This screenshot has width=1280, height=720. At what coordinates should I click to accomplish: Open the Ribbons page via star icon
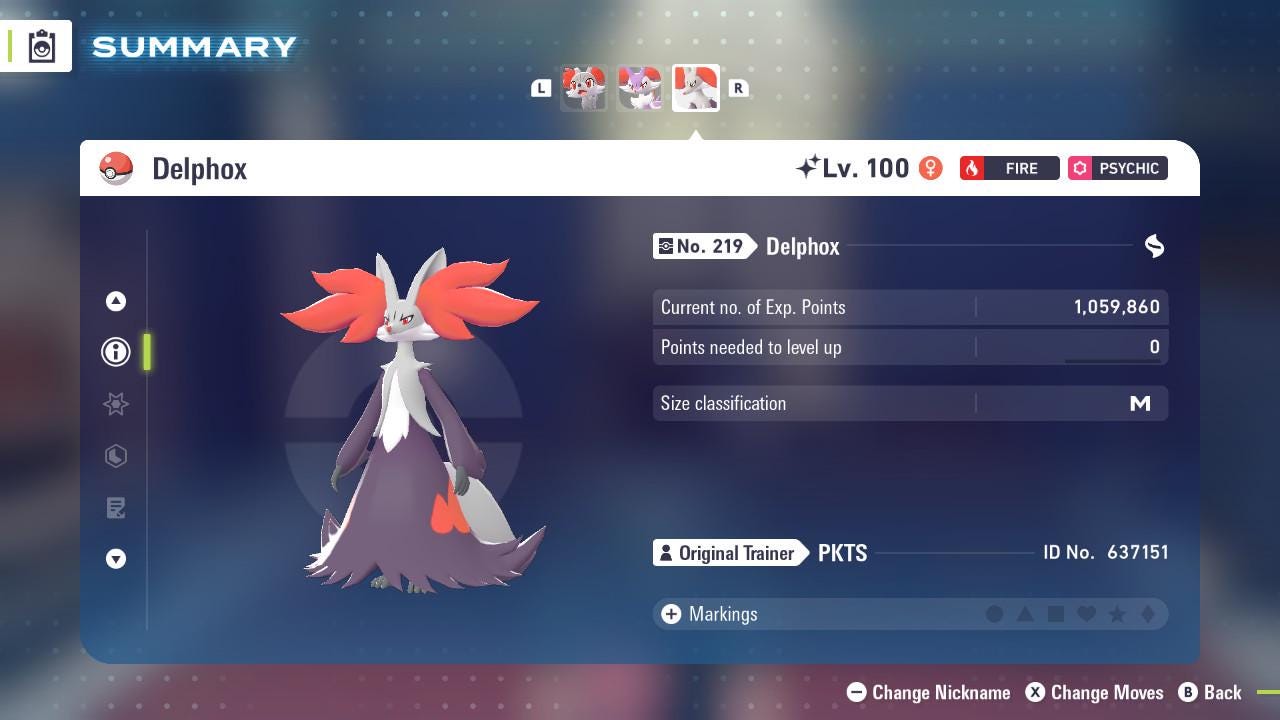[x=116, y=404]
